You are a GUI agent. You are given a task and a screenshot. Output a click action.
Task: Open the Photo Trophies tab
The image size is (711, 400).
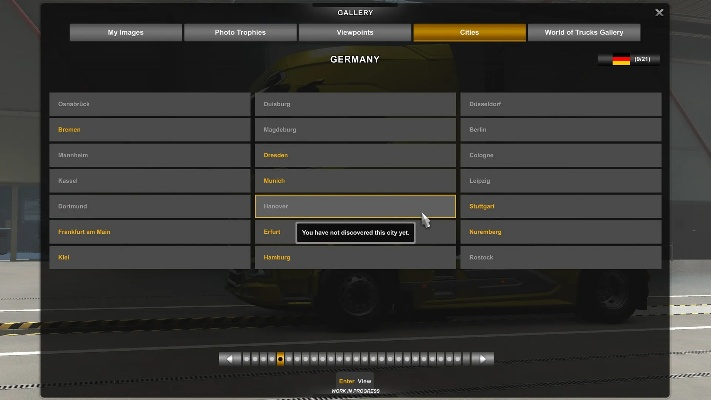tap(240, 33)
